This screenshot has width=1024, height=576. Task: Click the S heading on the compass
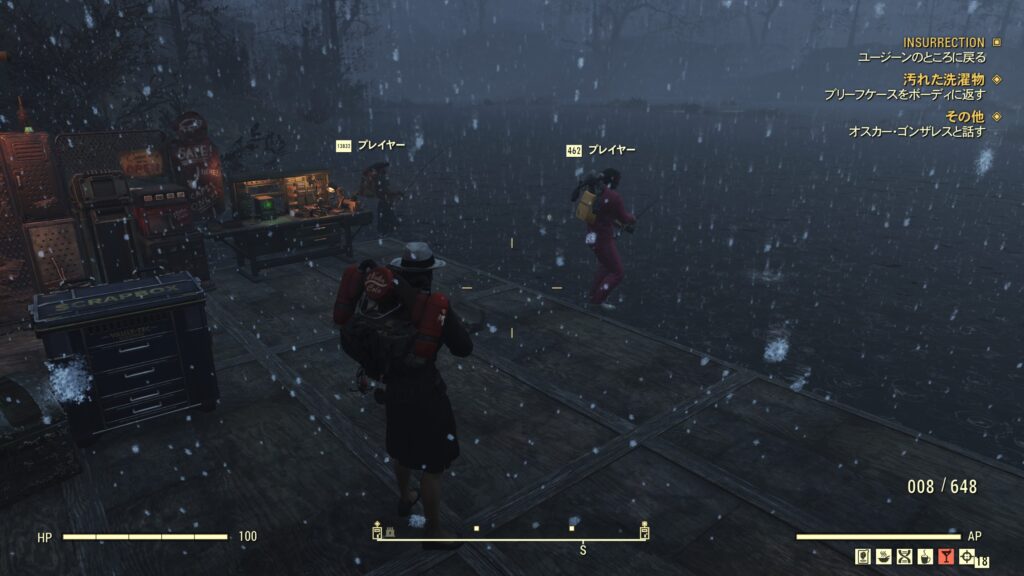pos(583,551)
